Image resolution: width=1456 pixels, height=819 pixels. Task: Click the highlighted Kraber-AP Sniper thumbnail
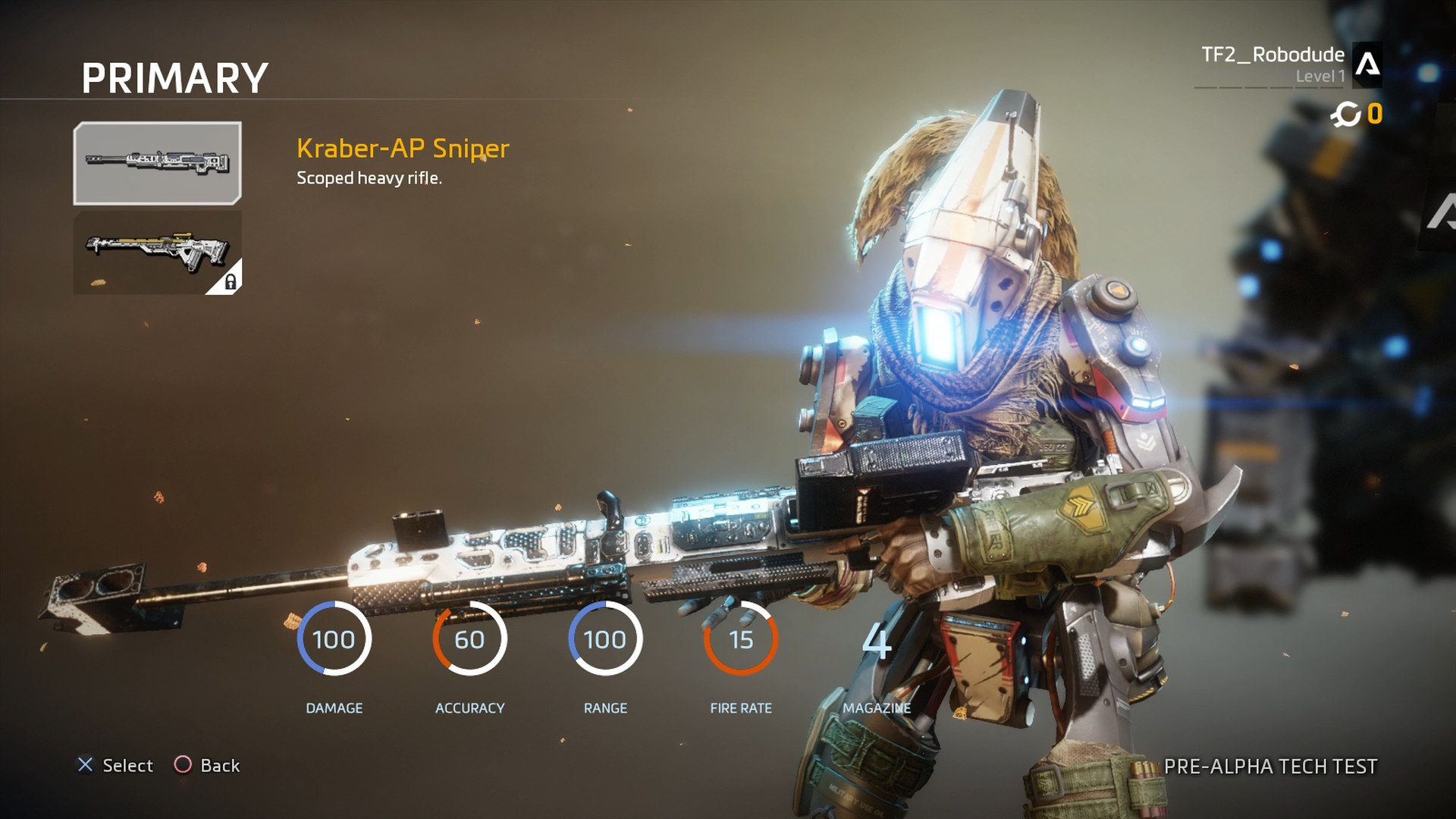pyautogui.click(x=157, y=163)
